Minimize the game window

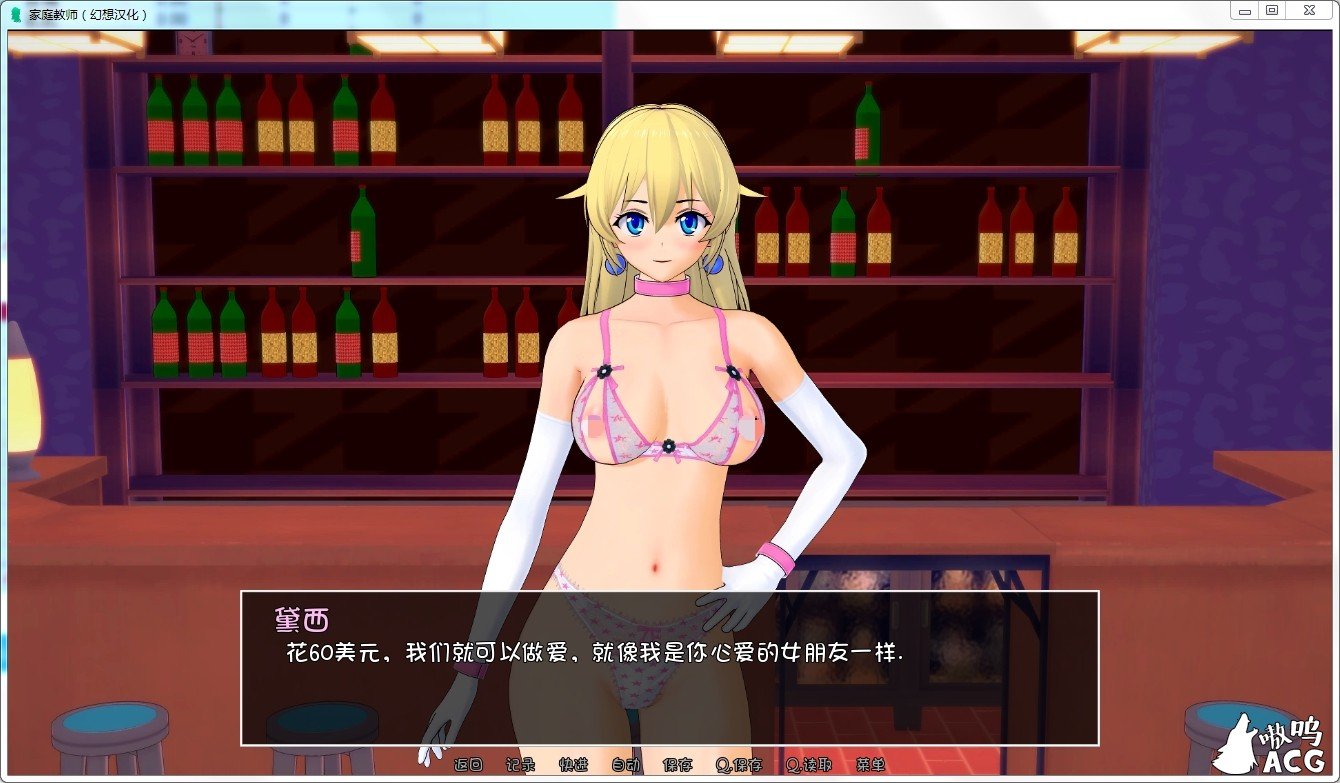tap(1243, 10)
